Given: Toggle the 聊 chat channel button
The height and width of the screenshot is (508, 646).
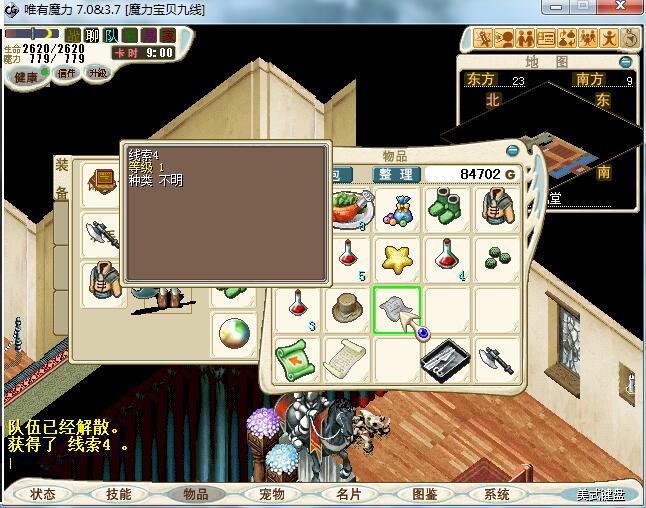Looking at the screenshot, I should [91, 35].
